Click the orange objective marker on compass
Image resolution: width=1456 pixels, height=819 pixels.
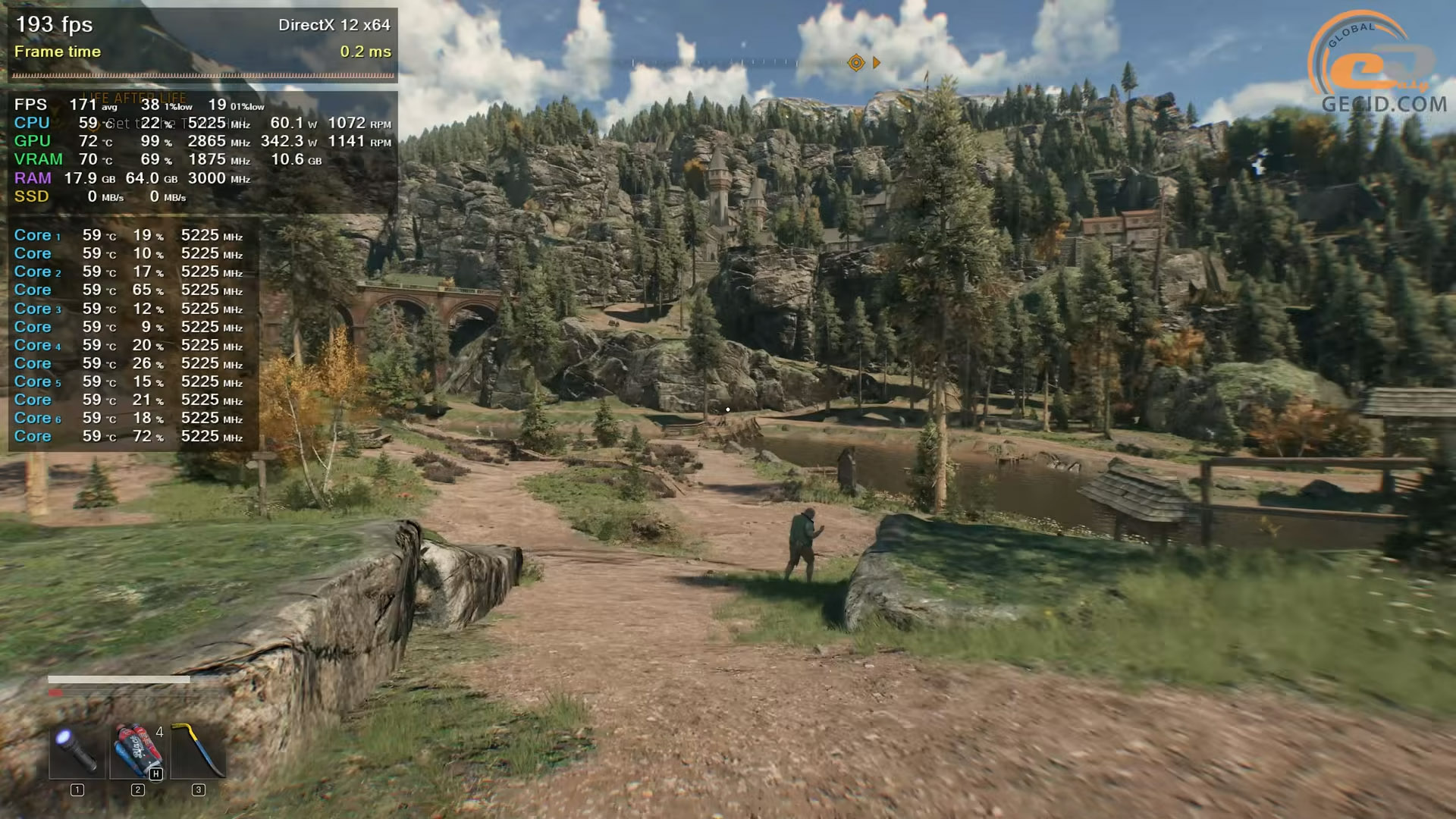pyautogui.click(x=856, y=63)
